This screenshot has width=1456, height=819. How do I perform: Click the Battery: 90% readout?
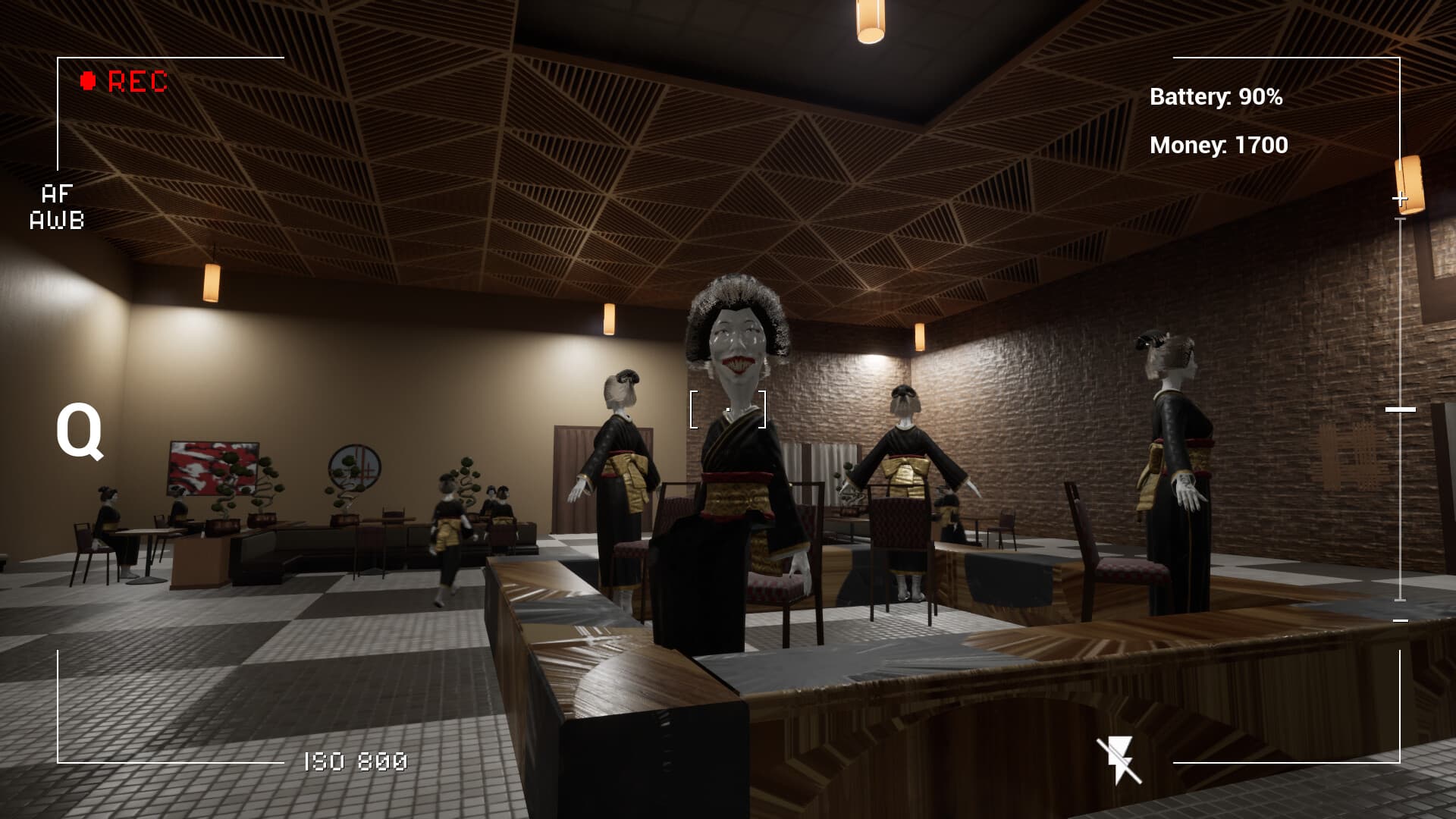1216,96
